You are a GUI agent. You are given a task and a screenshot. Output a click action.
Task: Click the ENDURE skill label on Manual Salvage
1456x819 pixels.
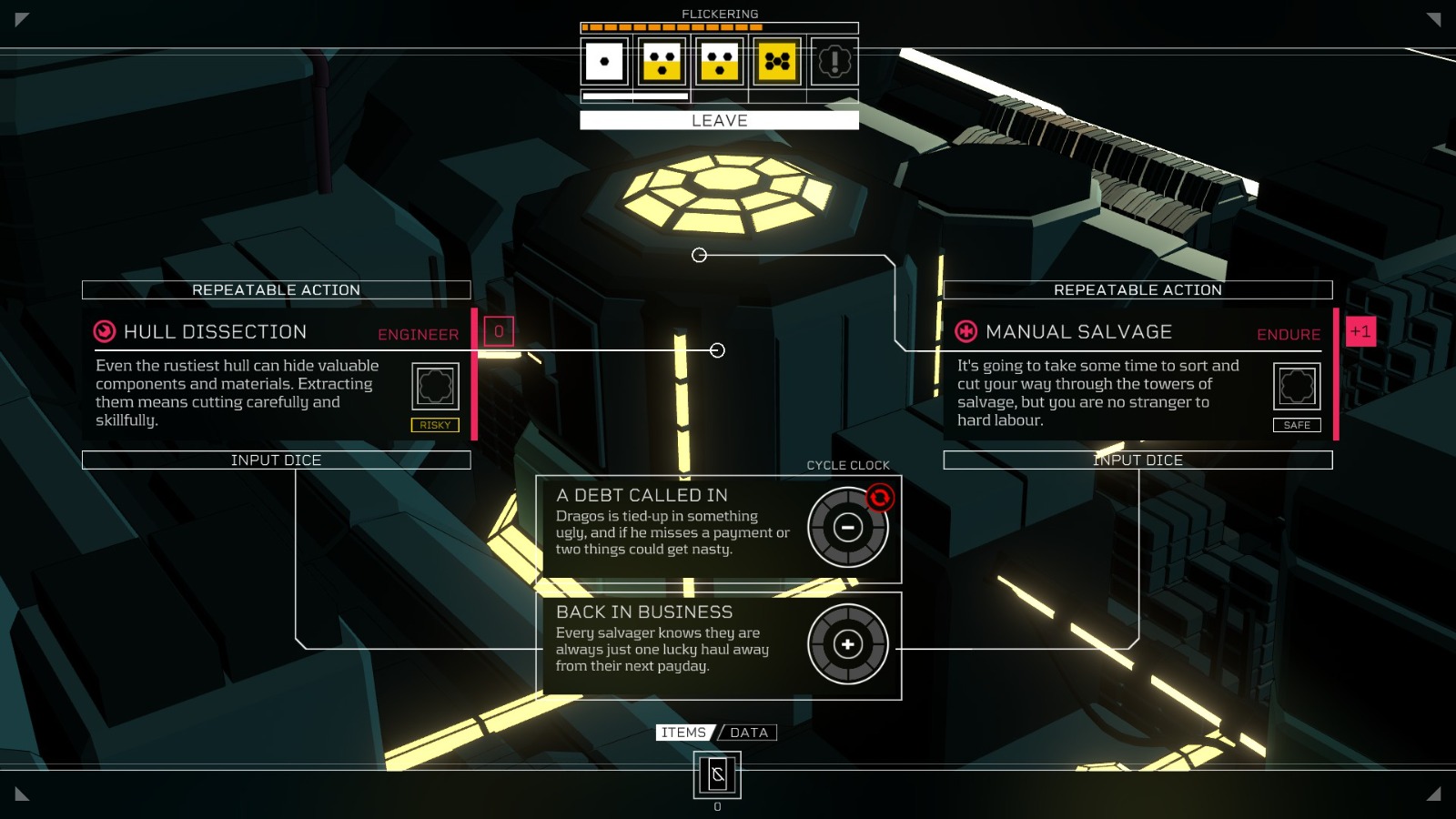point(1289,335)
